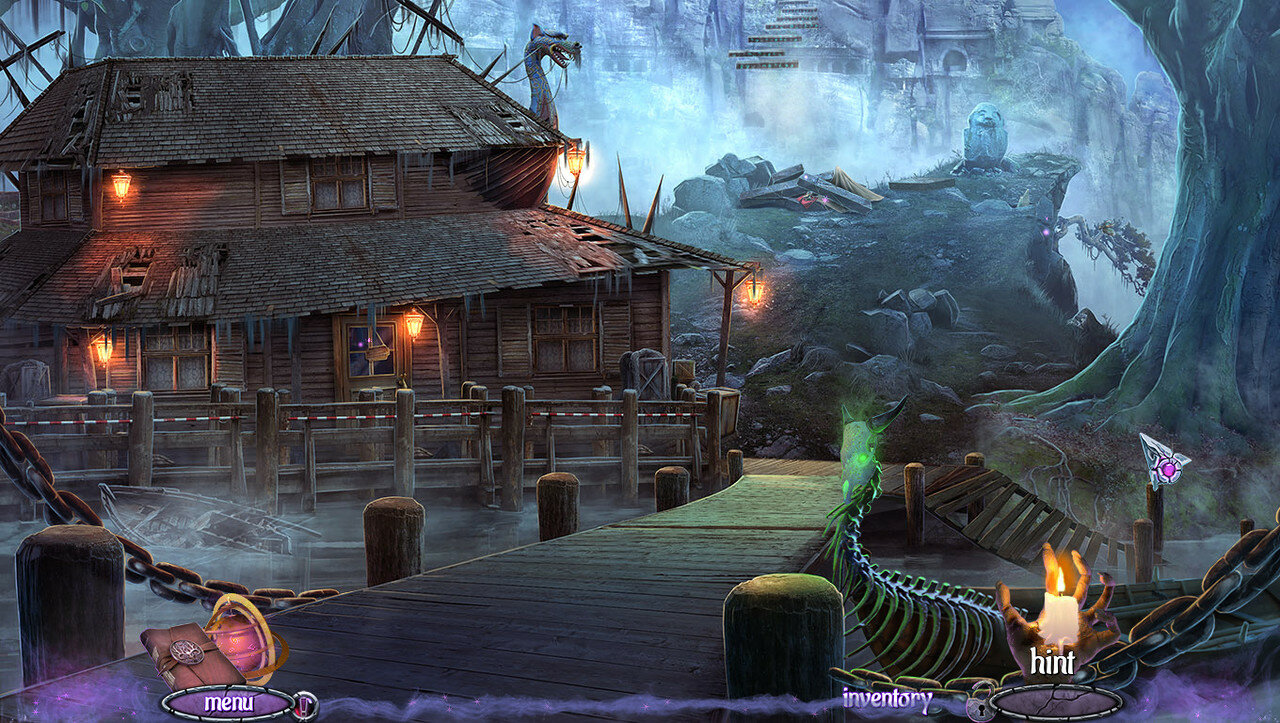Click the red exclamation mark icon
This screenshot has width=1280, height=723.
(x=304, y=704)
